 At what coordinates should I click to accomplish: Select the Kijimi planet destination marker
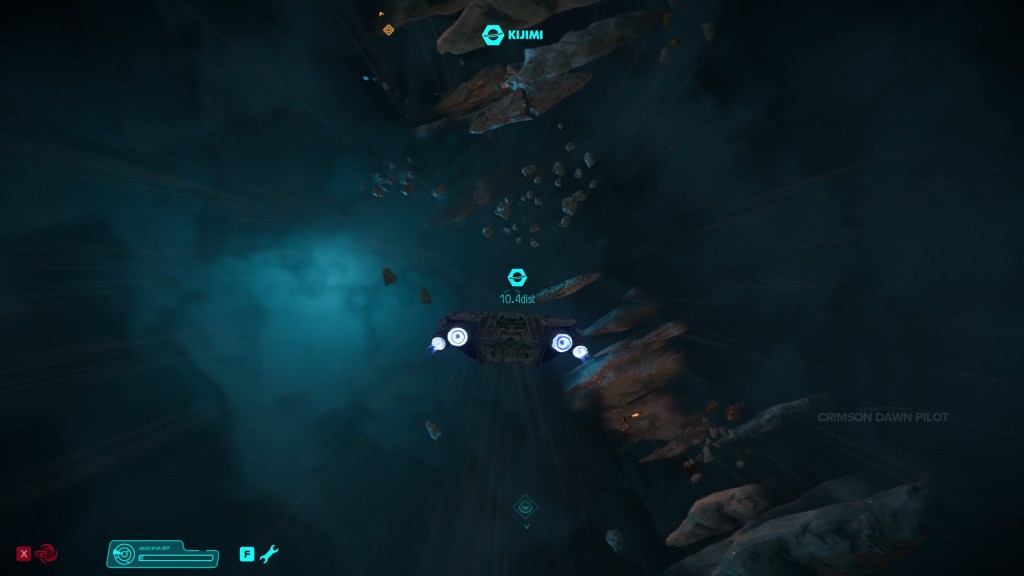(493, 35)
